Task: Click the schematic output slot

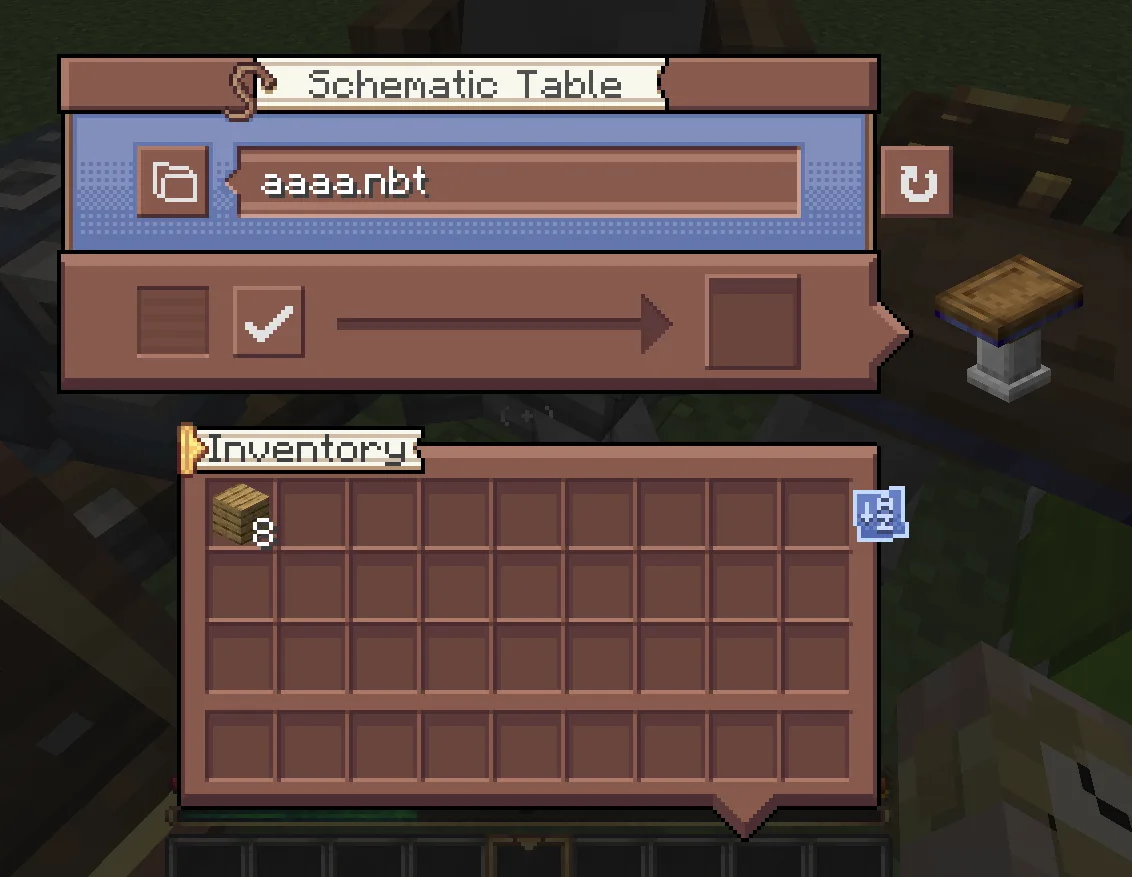Action: coord(753,323)
